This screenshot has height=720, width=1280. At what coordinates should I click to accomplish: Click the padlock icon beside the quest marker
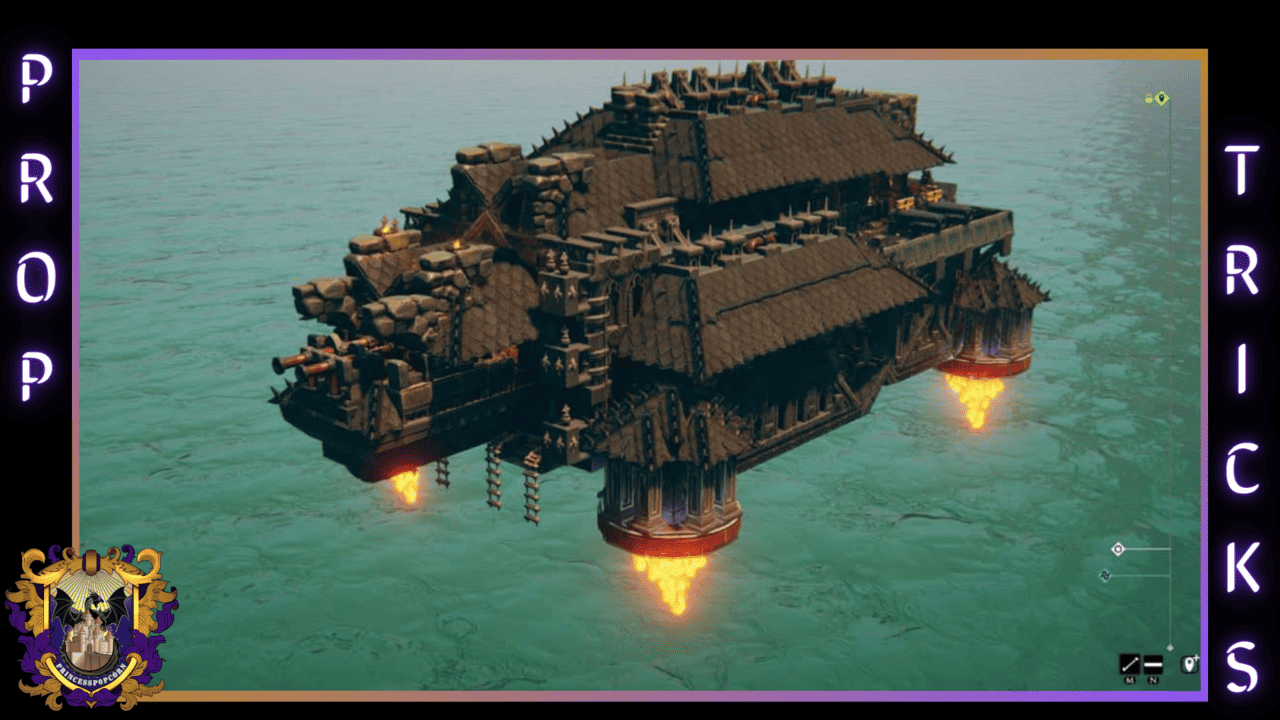pos(1148,98)
